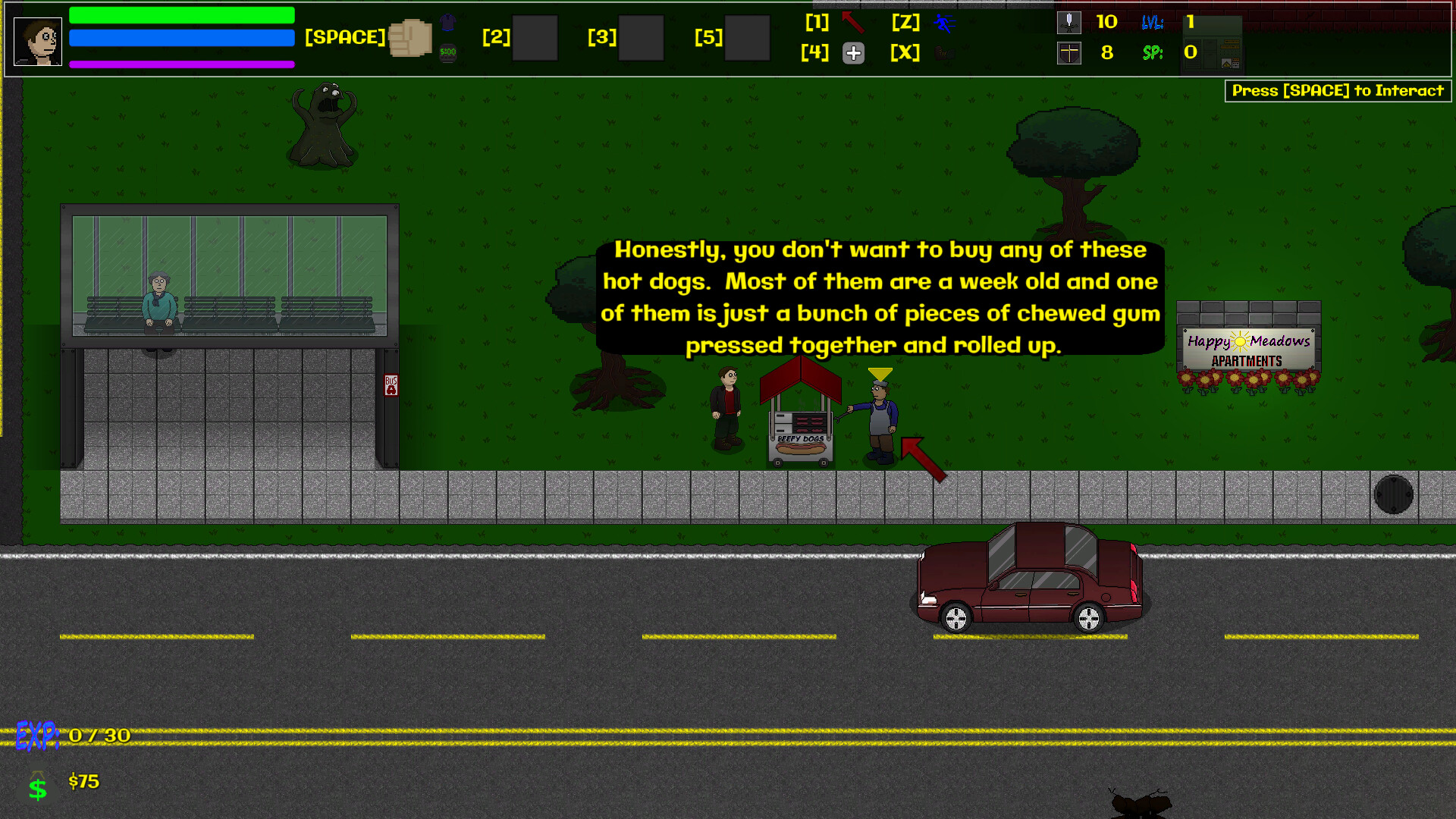Click the sword attack stat icon

pos(1069,23)
